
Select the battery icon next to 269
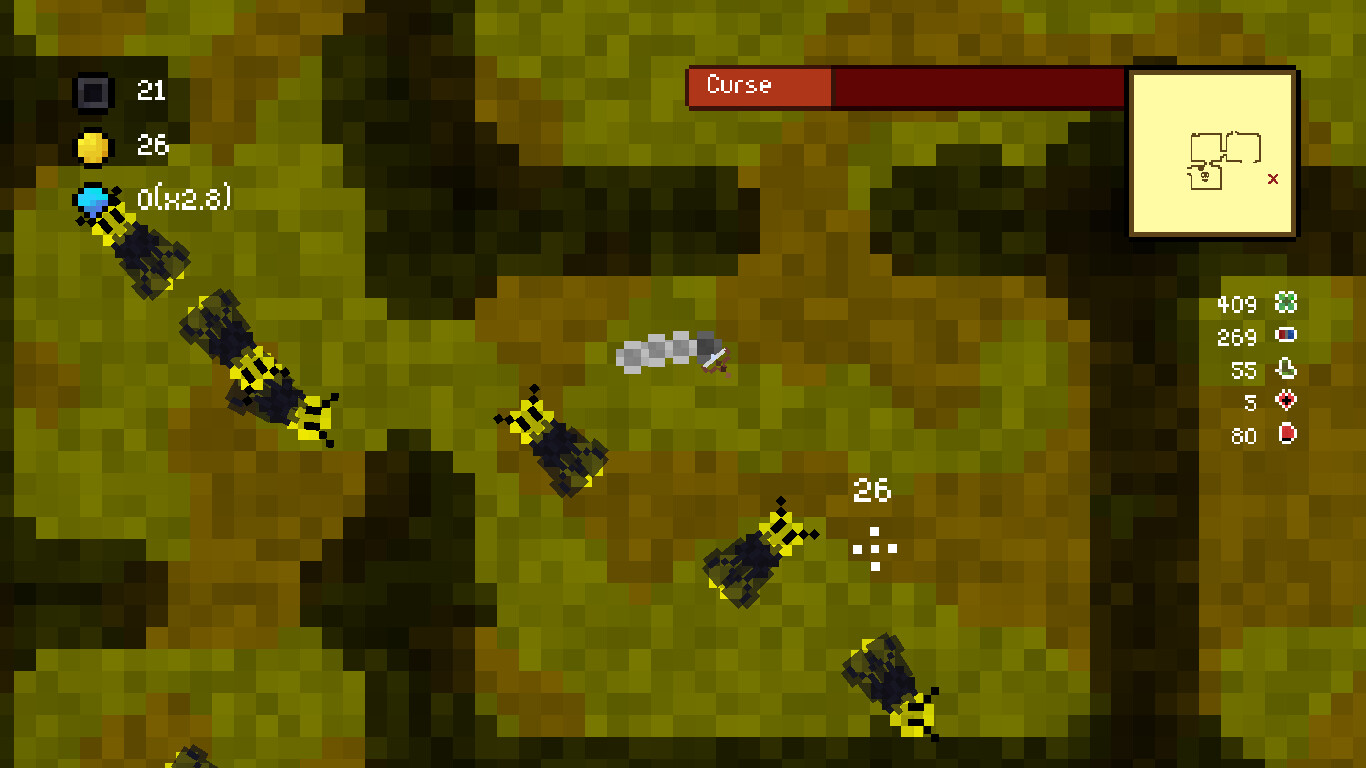coord(1285,337)
